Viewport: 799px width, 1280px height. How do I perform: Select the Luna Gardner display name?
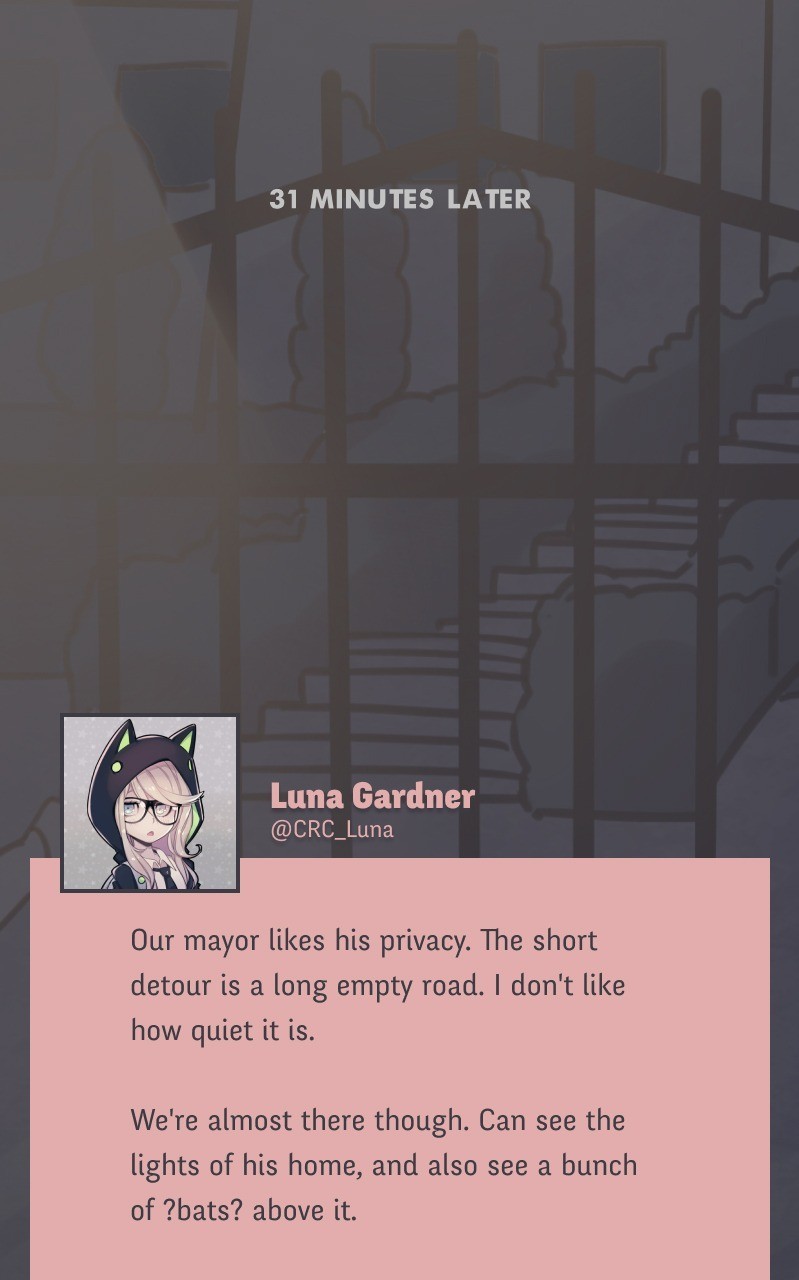point(372,796)
